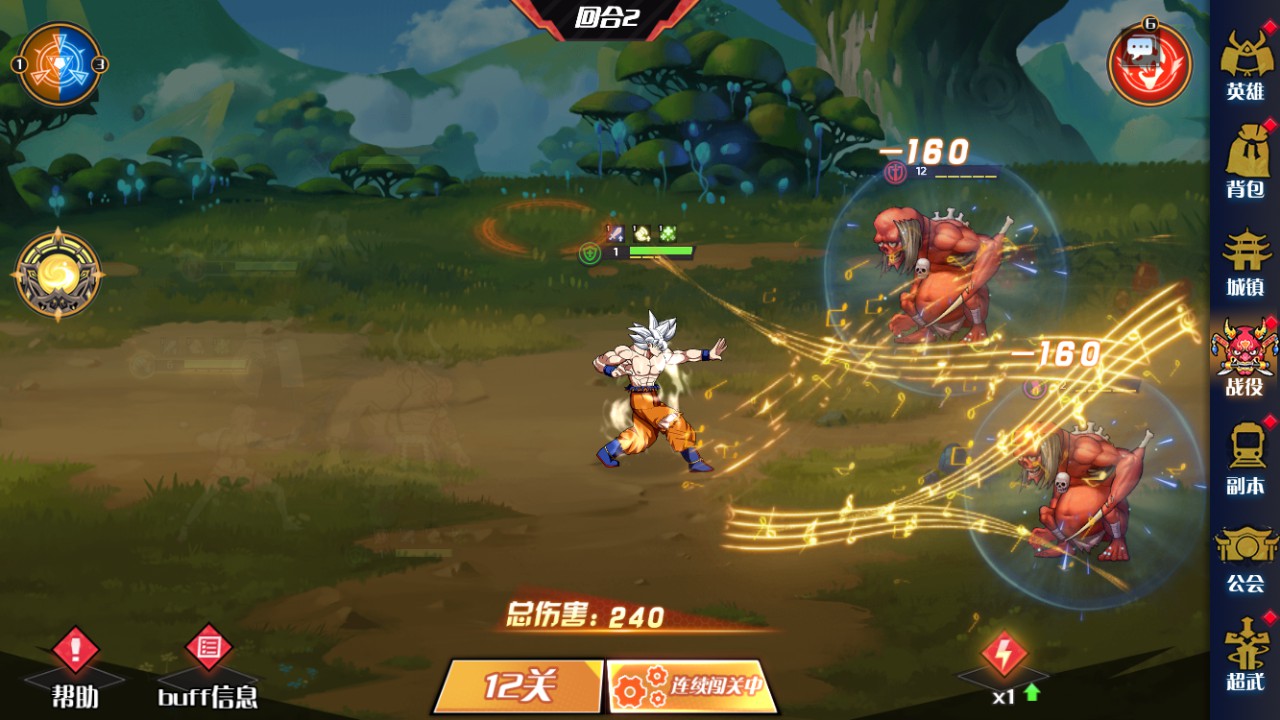Activate the golden swirl skill medallion
Image resolution: width=1280 pixels, height=720 pixels.
click(x=58, y=274)
